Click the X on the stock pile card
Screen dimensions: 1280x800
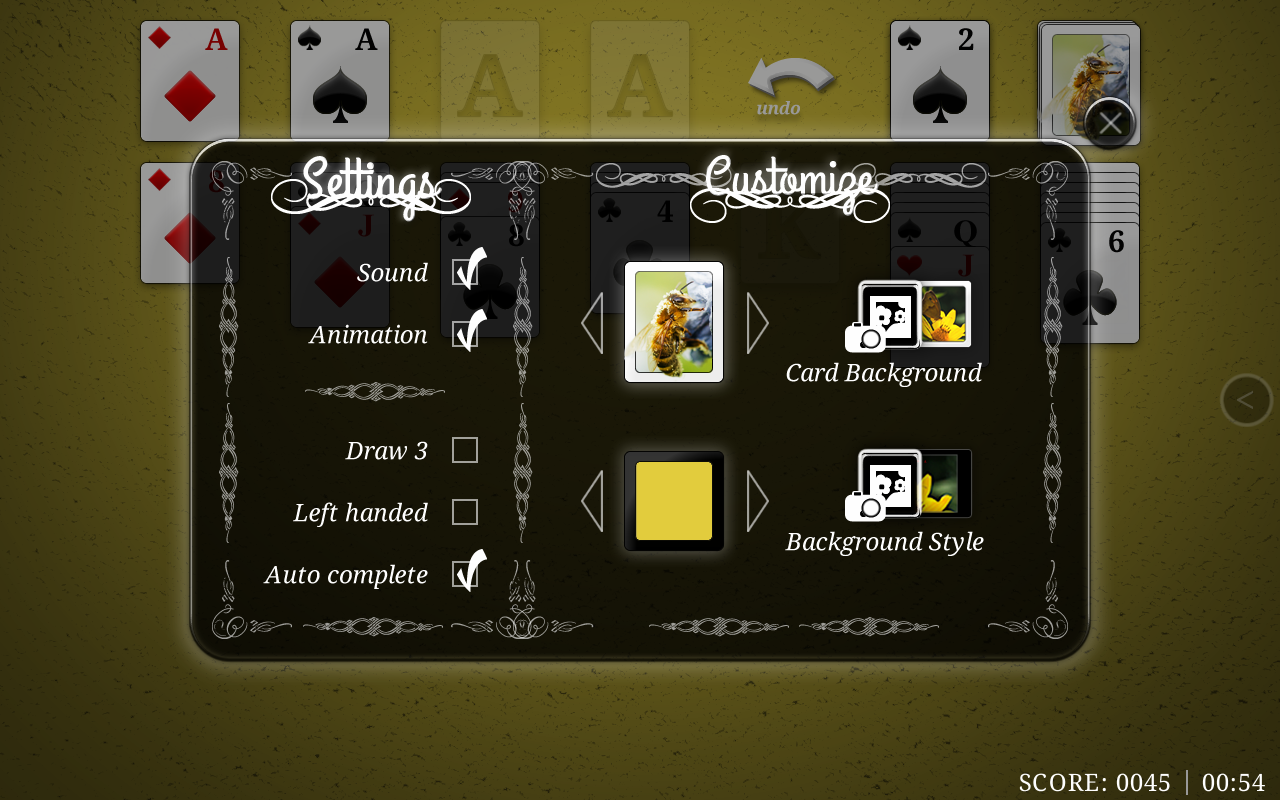(x=1110, y=121)
